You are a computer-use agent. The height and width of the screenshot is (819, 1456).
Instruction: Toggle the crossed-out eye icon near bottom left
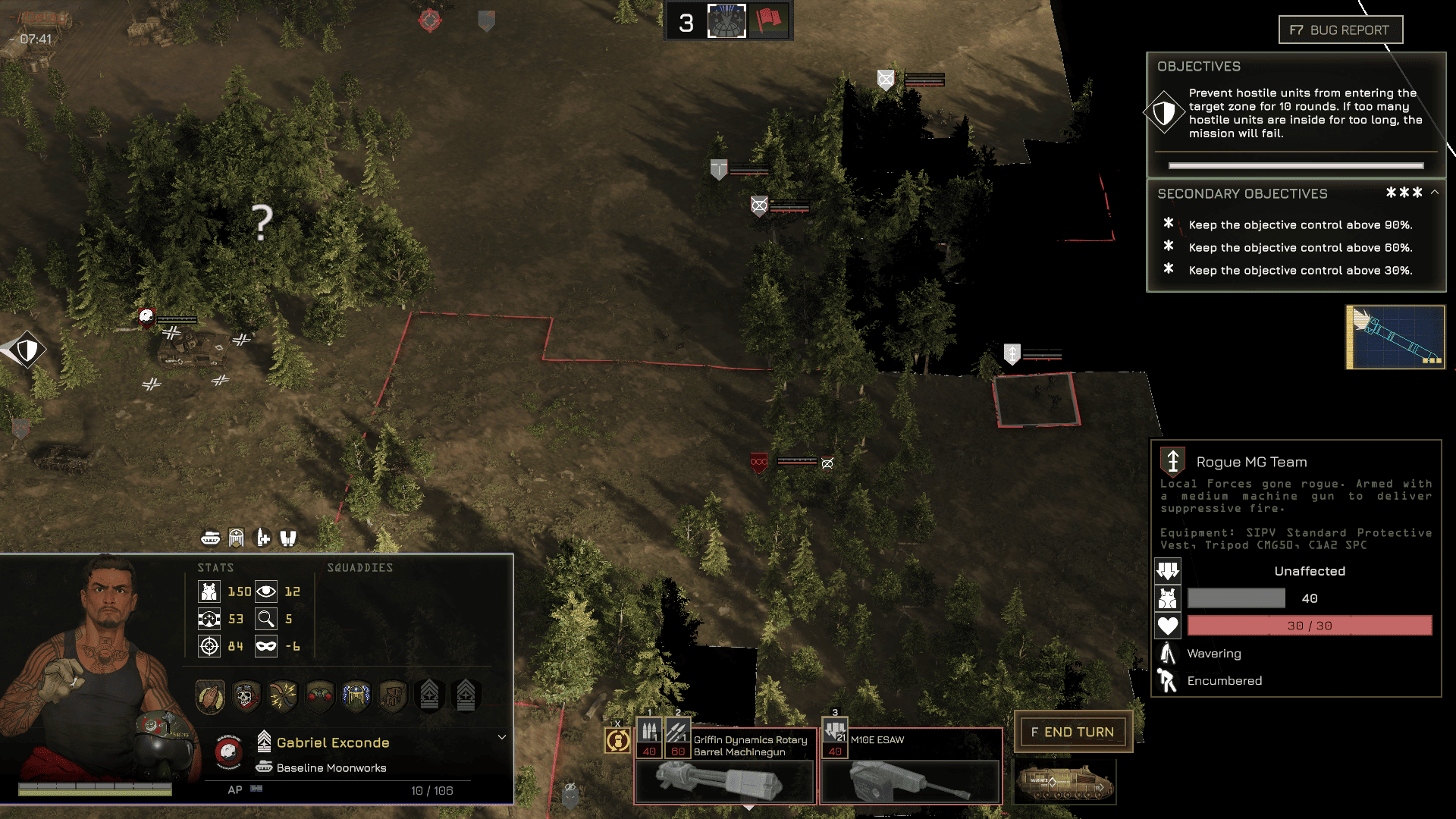coord(570,787)
